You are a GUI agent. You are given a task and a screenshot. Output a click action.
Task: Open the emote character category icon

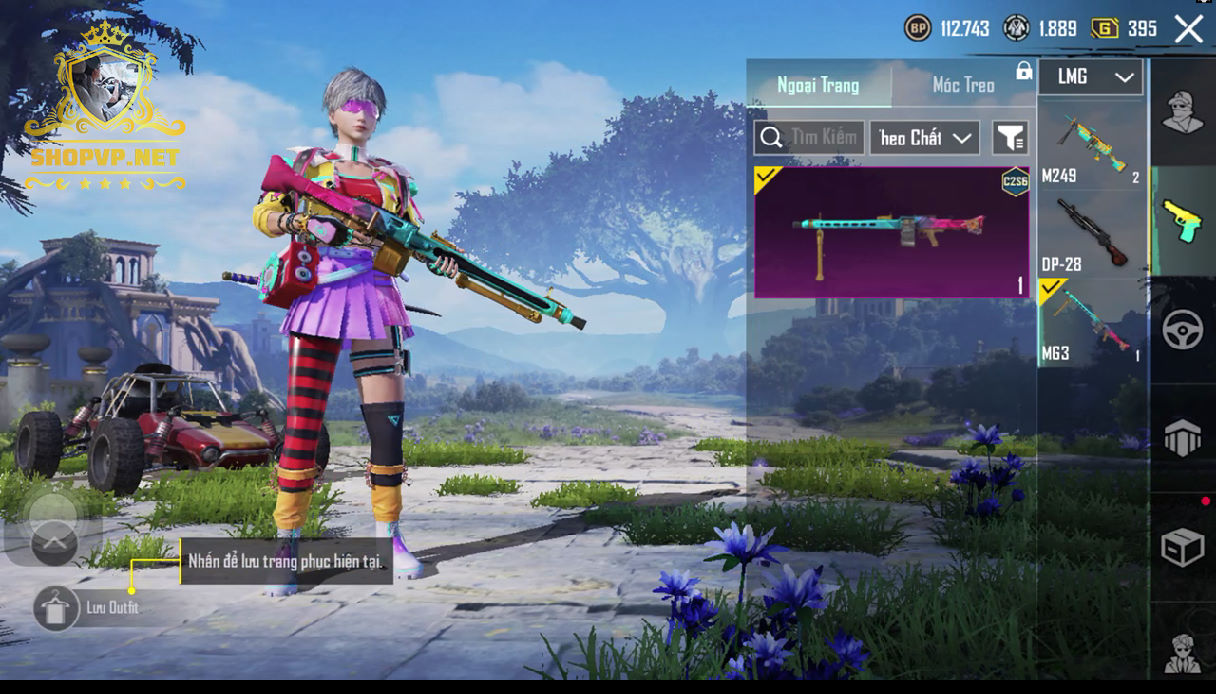pos(1182,651)
